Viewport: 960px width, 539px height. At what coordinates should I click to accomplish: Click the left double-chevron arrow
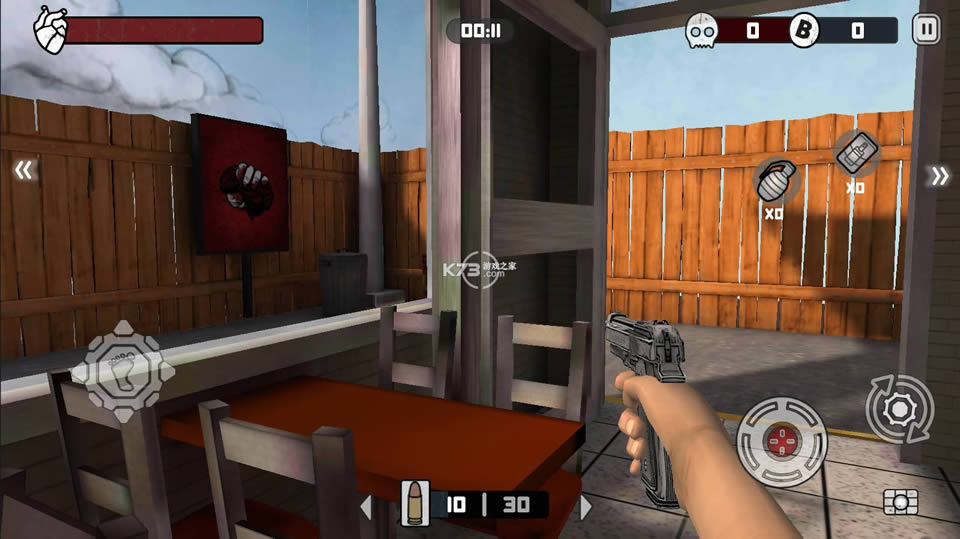pyautogui.click(x=23, y=171)
